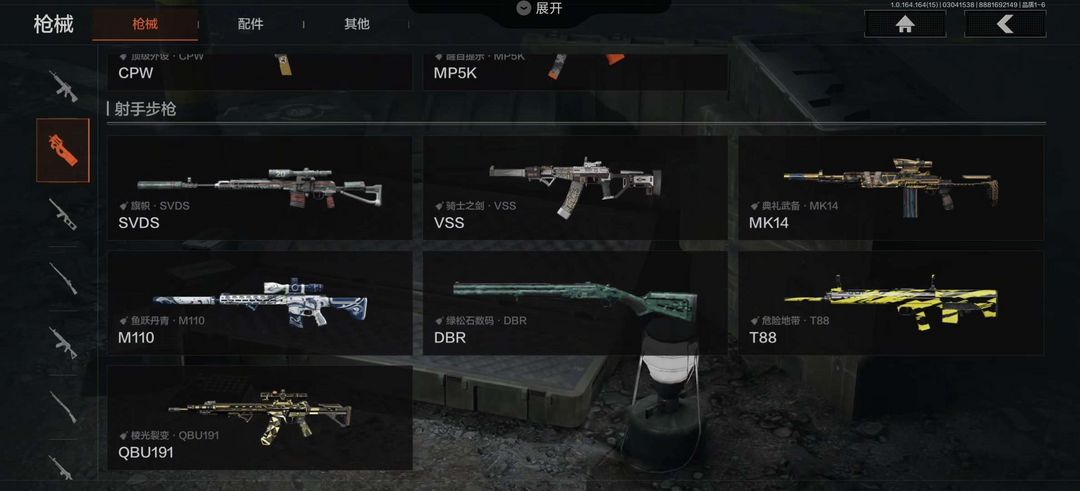
Task: Expand the 展开 dropdown panel
Action: [x=539, y=9]
